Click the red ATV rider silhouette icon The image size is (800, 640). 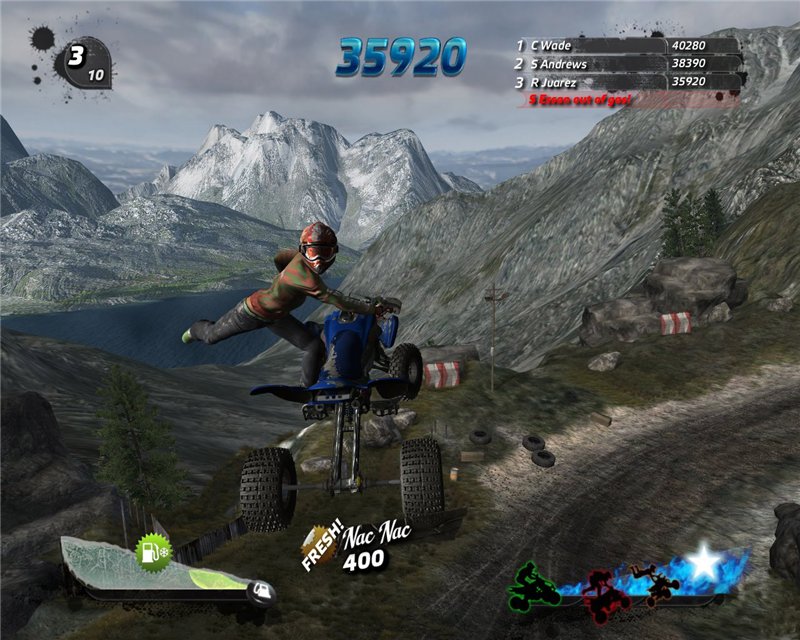click(606, 591)
